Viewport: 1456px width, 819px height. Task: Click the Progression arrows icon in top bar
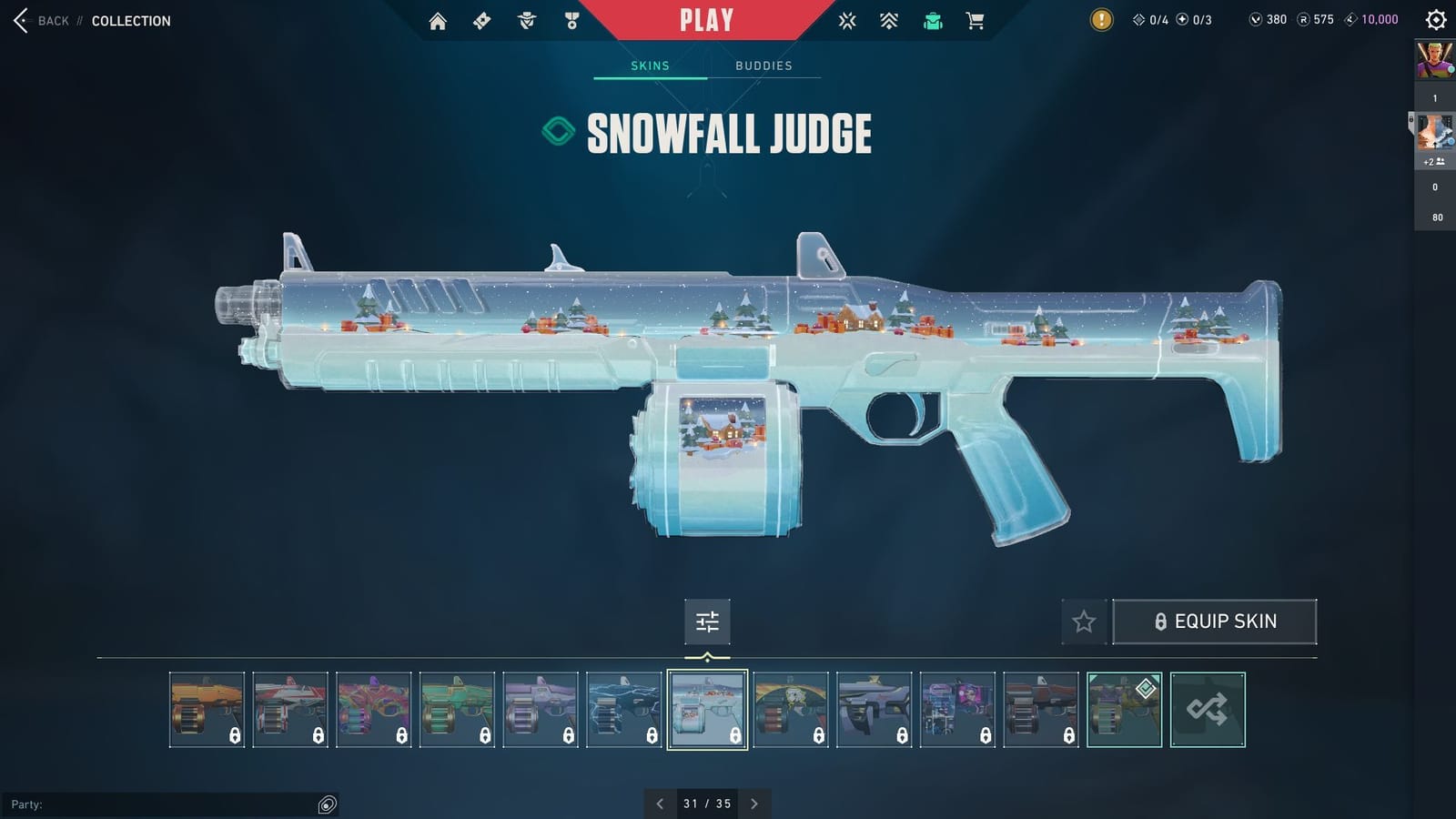889,20
